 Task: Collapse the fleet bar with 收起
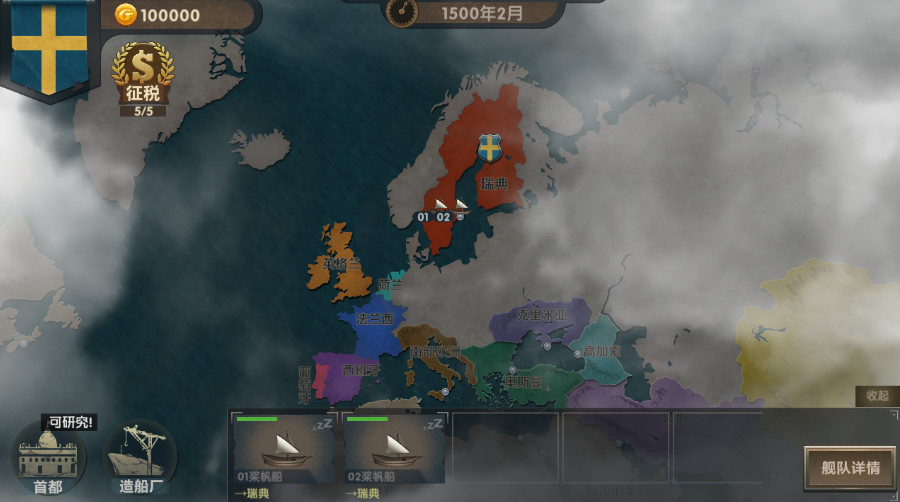coord(876,396)
